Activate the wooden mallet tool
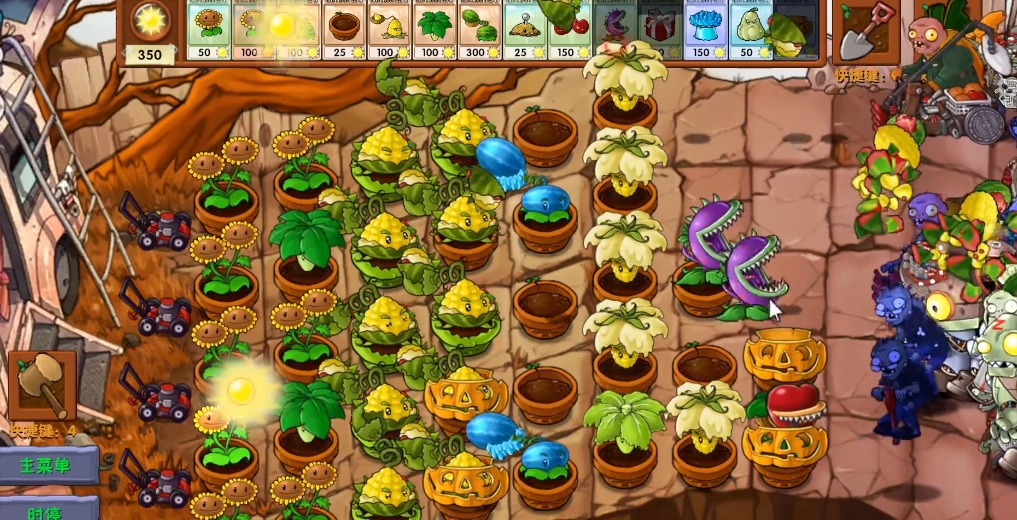This screenshot has height=520, width=1017. click(42, 385)
